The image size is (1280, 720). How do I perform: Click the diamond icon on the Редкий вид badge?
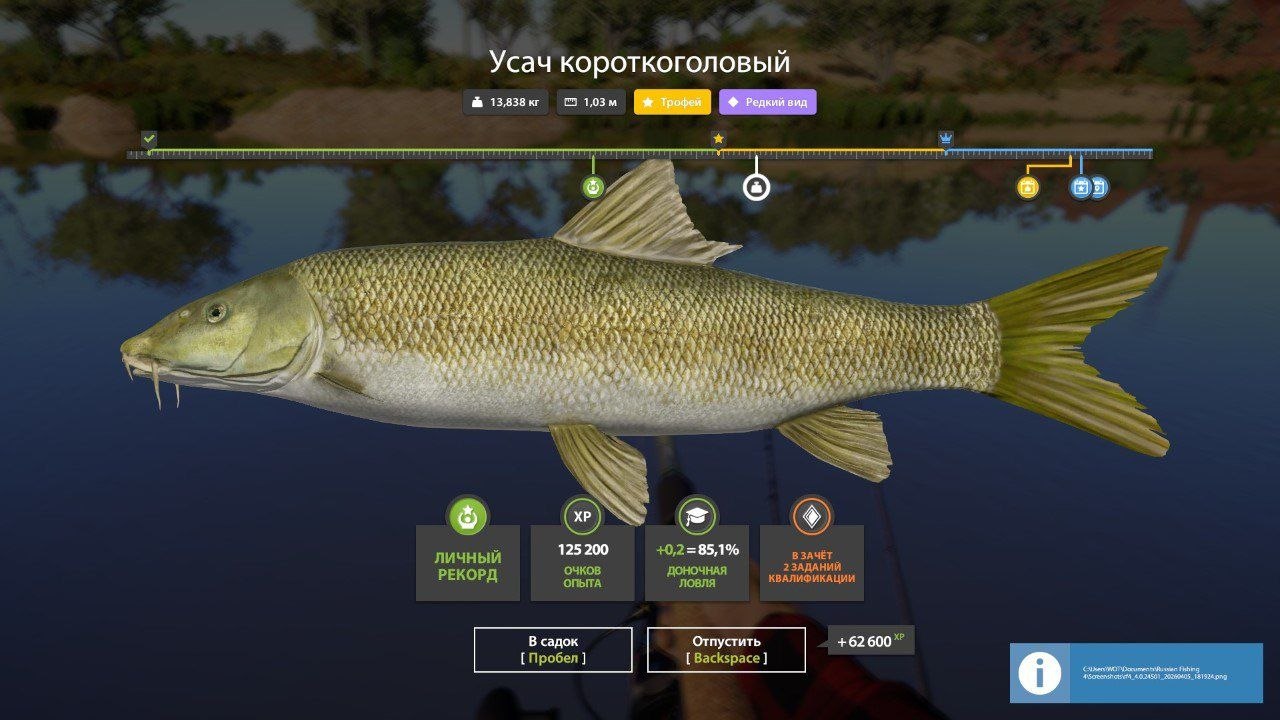point(734,101)
